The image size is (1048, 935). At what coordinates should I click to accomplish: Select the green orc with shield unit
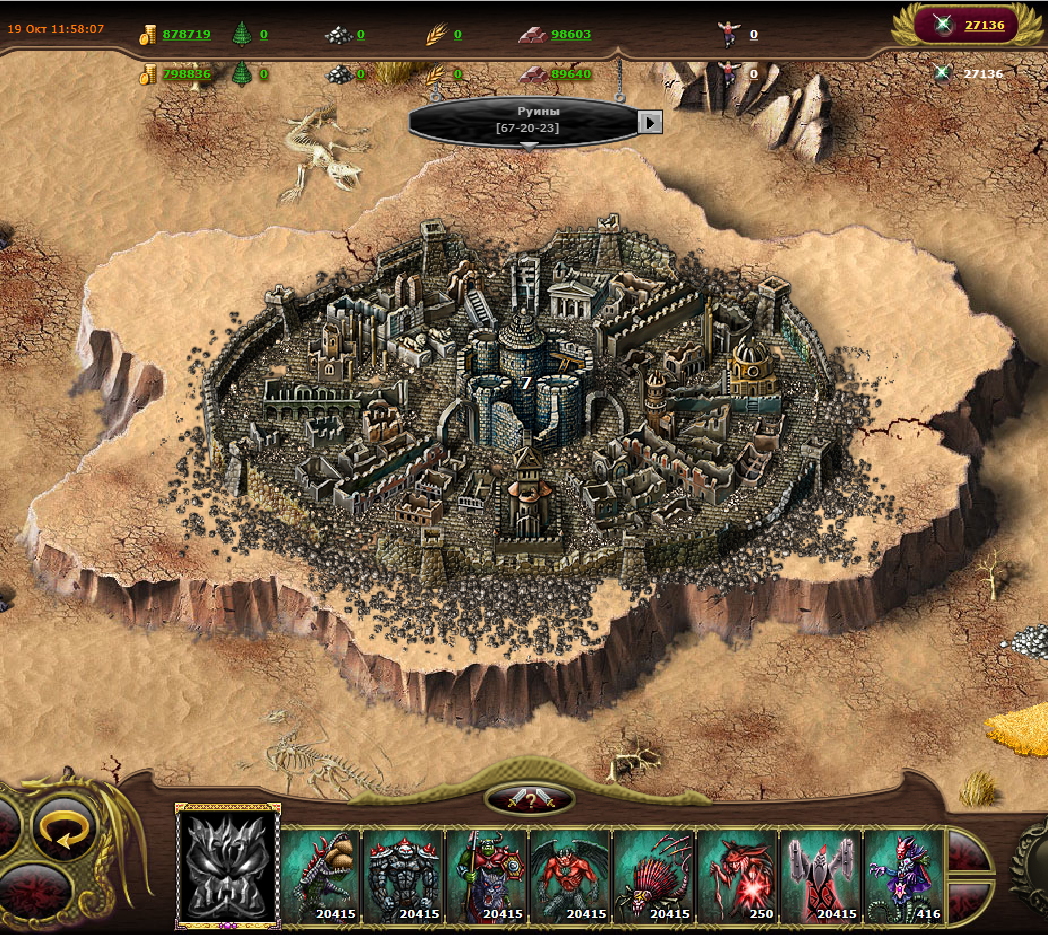(x=487, y=874)
